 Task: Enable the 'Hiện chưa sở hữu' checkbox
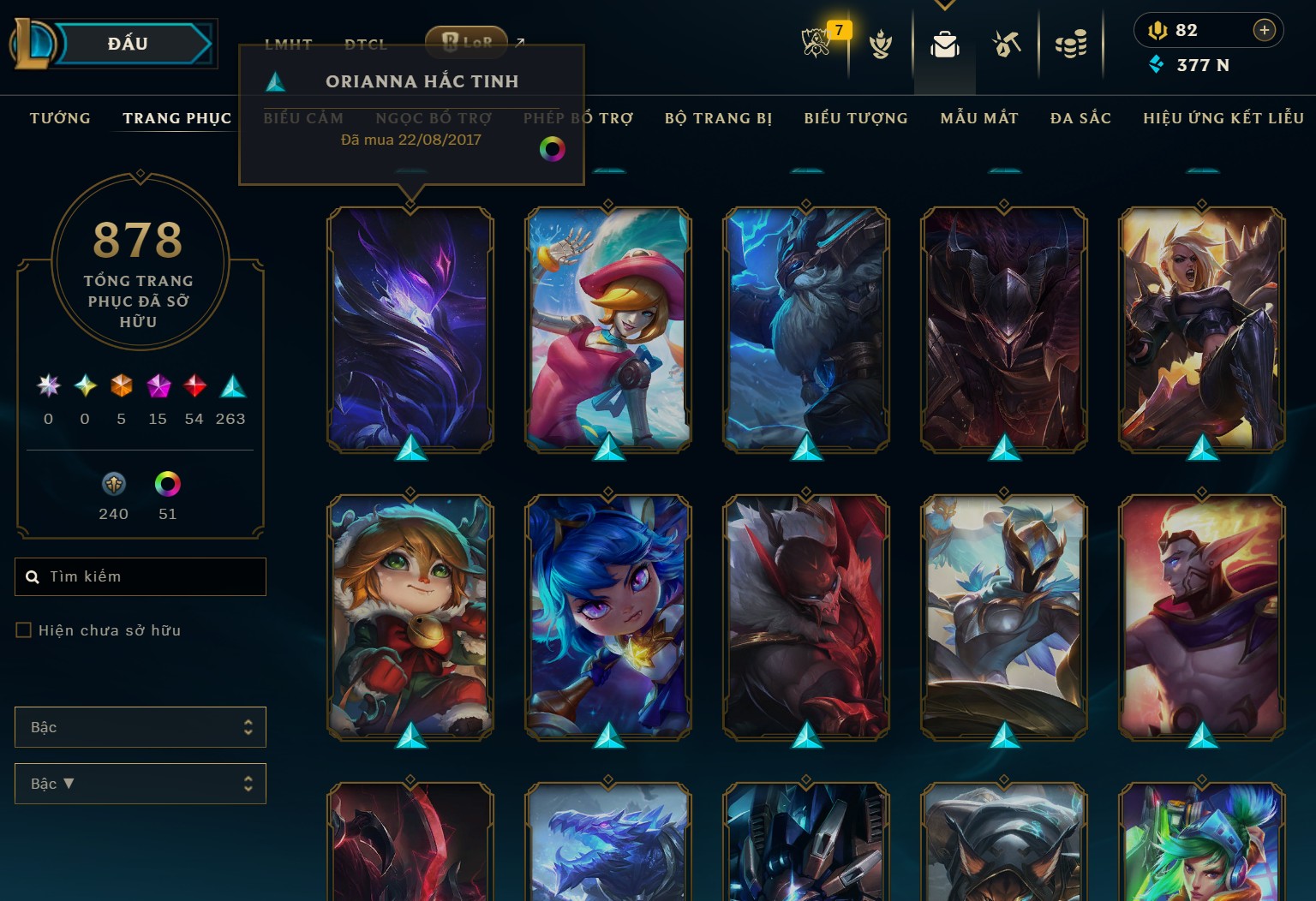point(21,630)
